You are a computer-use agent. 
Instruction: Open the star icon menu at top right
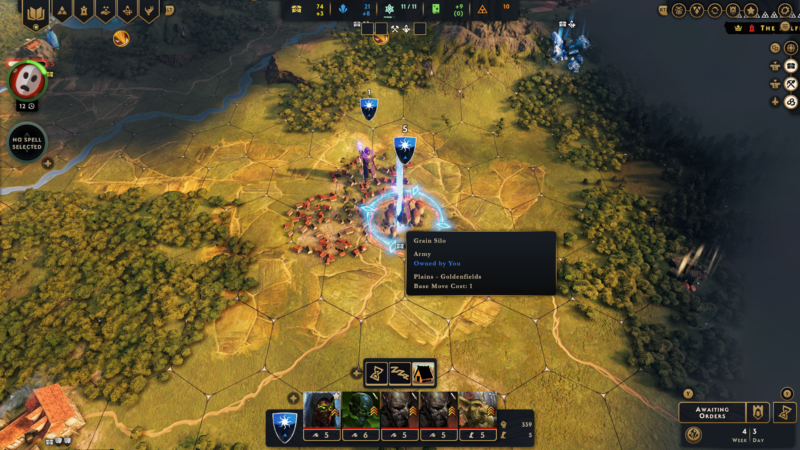click(751, 10)
